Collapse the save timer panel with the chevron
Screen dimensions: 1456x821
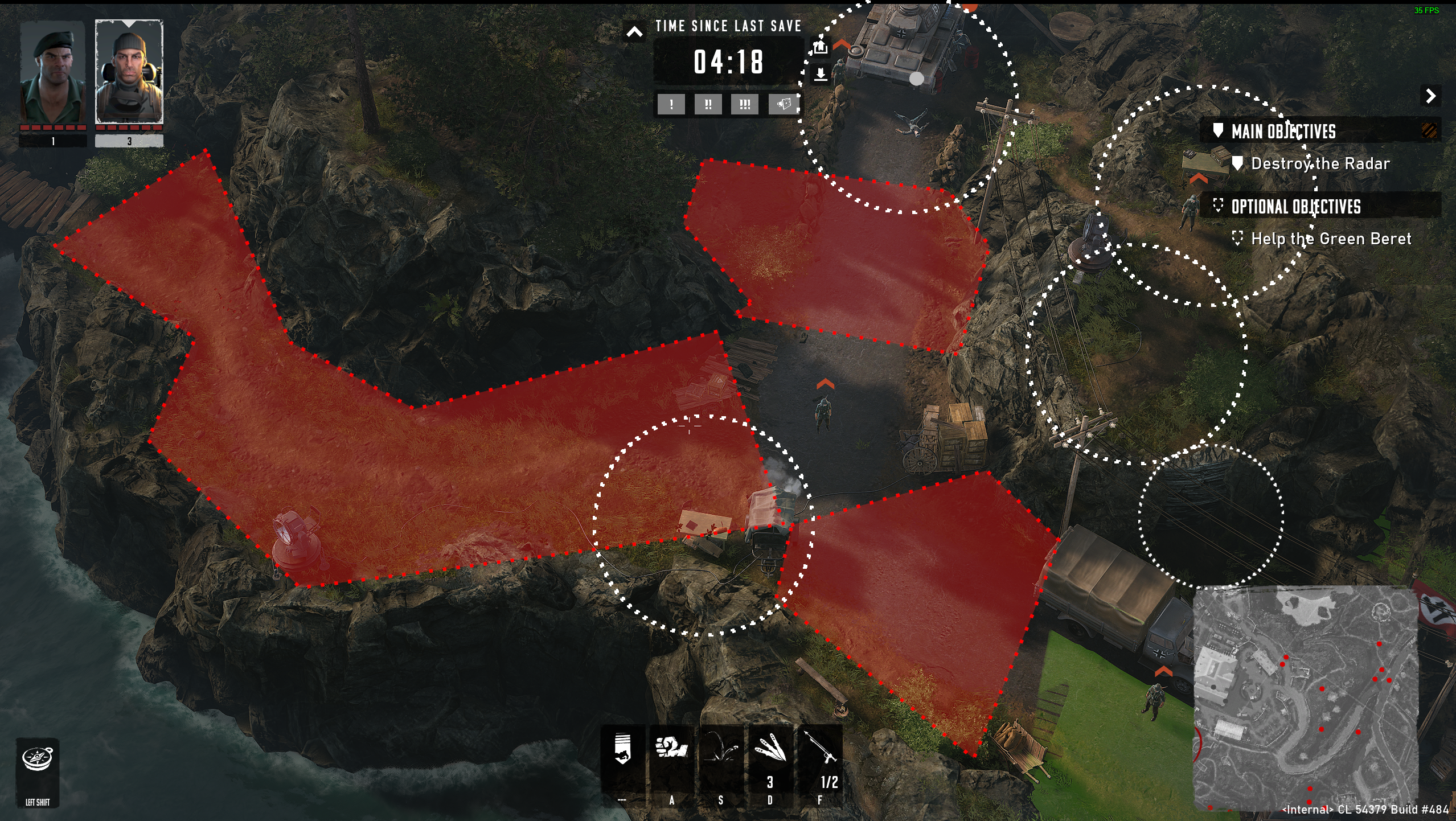634,32
